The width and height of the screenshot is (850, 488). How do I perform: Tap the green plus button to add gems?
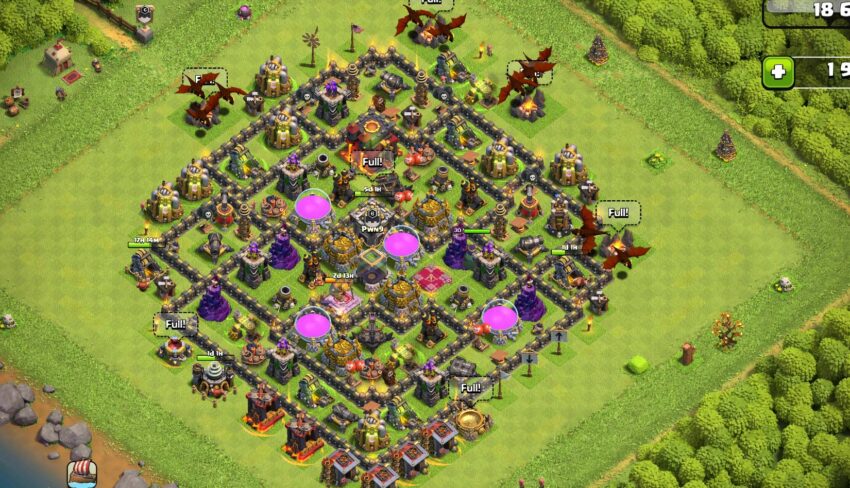tap(779, 72)
